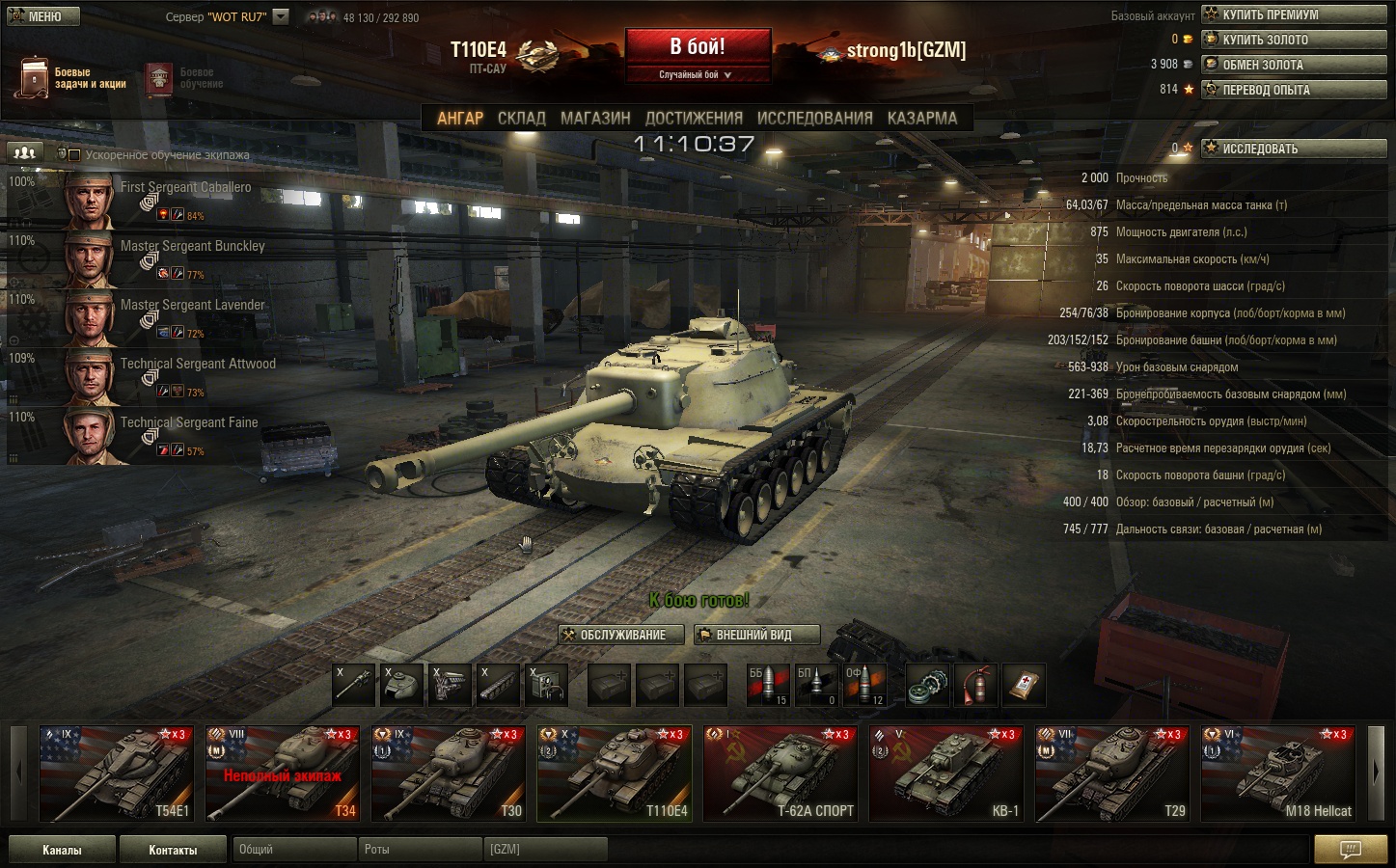This screenshot has height=868, width=1396.
Task: Open the МАГАЗИН tab
Action: [x=595, y=118]
